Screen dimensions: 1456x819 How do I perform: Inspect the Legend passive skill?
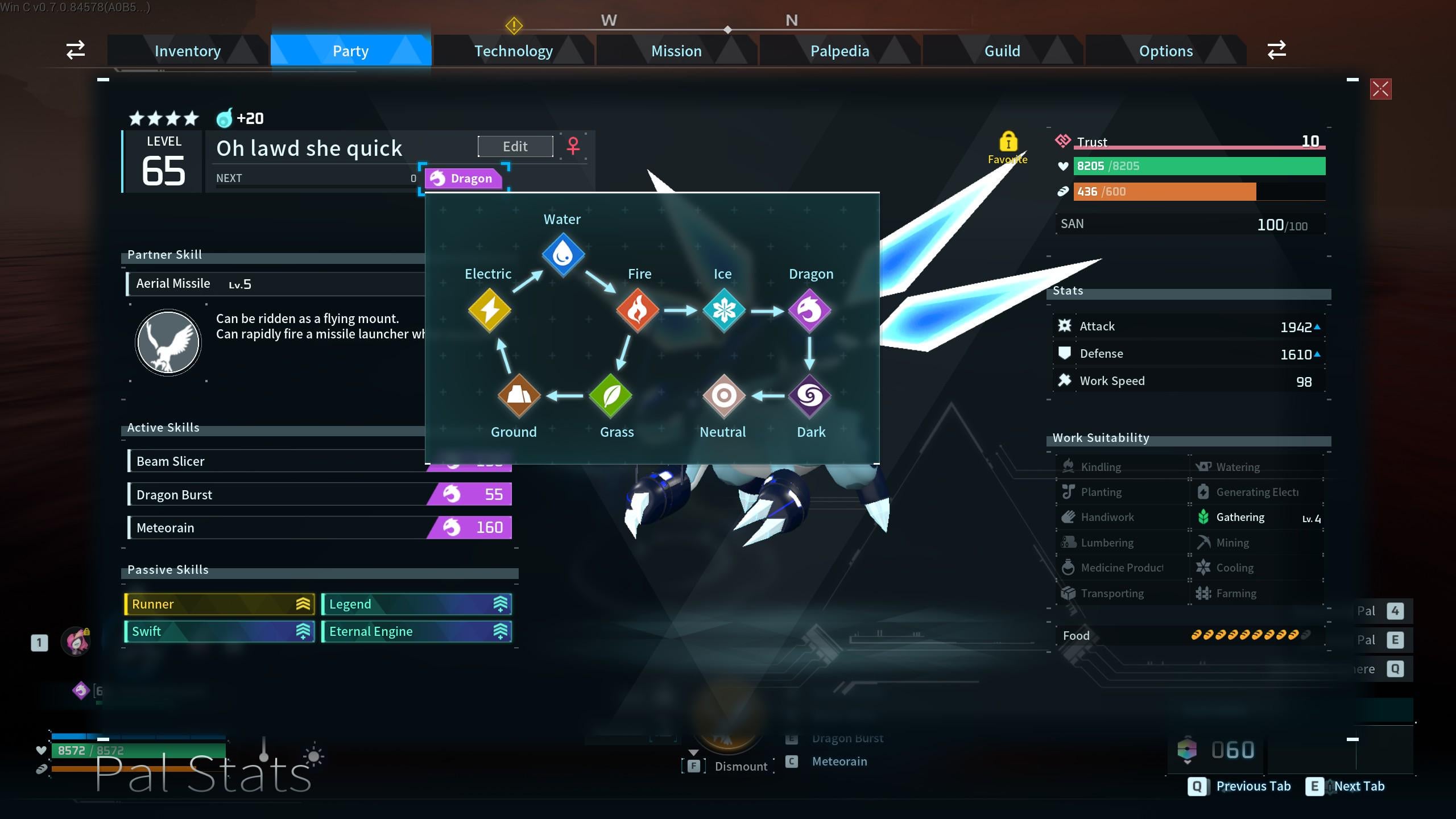coord(416,604)
